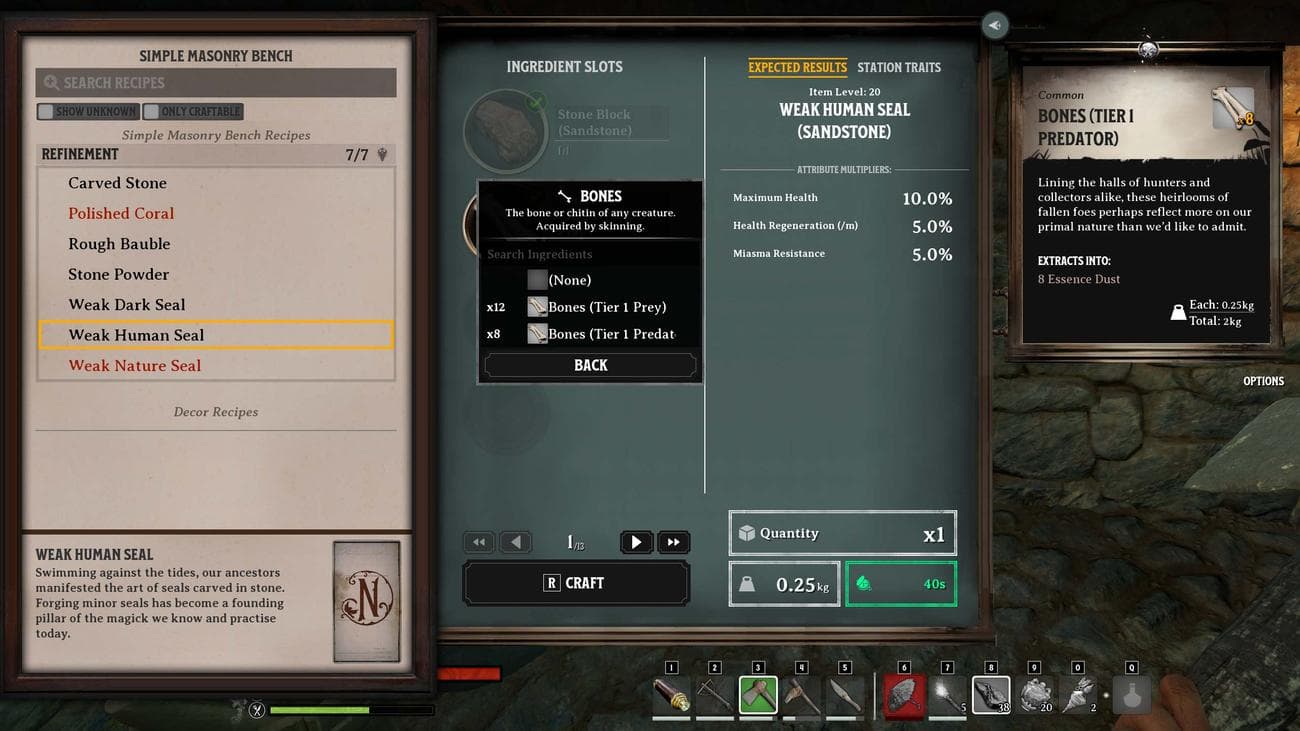Increase craft quantity by one step
Viewport: 1300px width, 731px height.
point(635,542)
